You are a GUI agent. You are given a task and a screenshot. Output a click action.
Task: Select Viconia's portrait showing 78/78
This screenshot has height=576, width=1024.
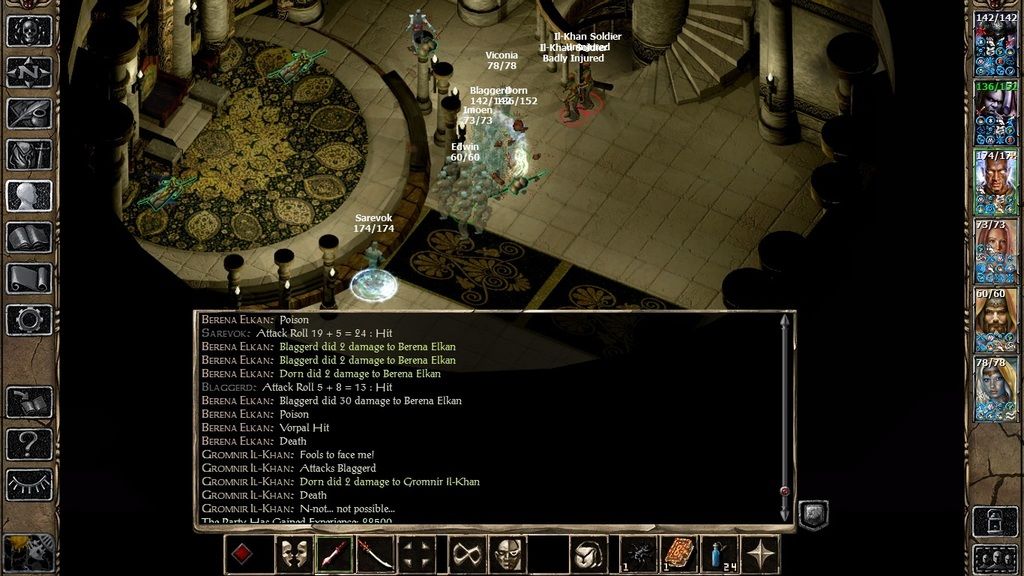coord(996,389)
